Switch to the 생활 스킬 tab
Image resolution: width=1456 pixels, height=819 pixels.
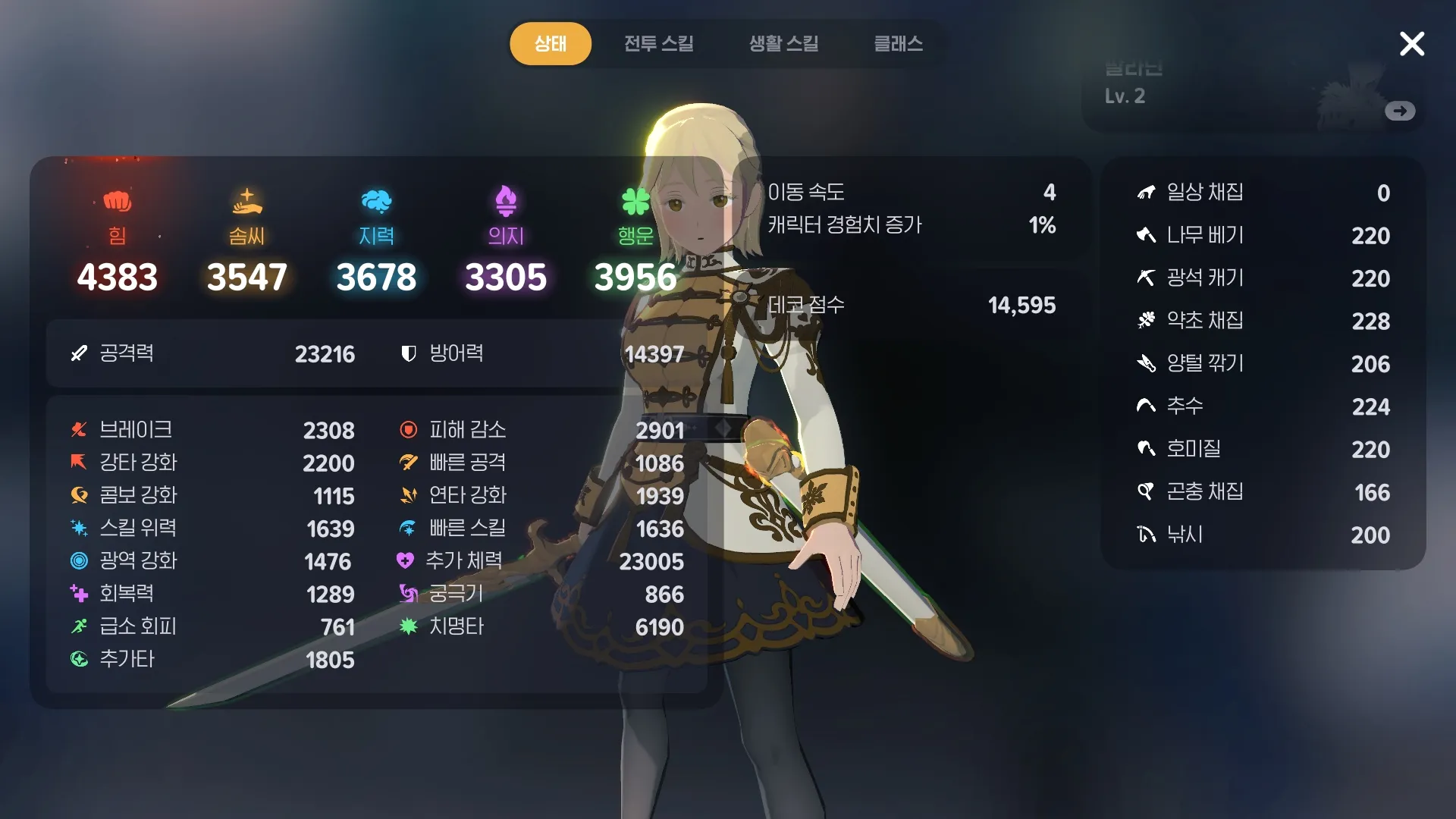[x=783, y=43]
